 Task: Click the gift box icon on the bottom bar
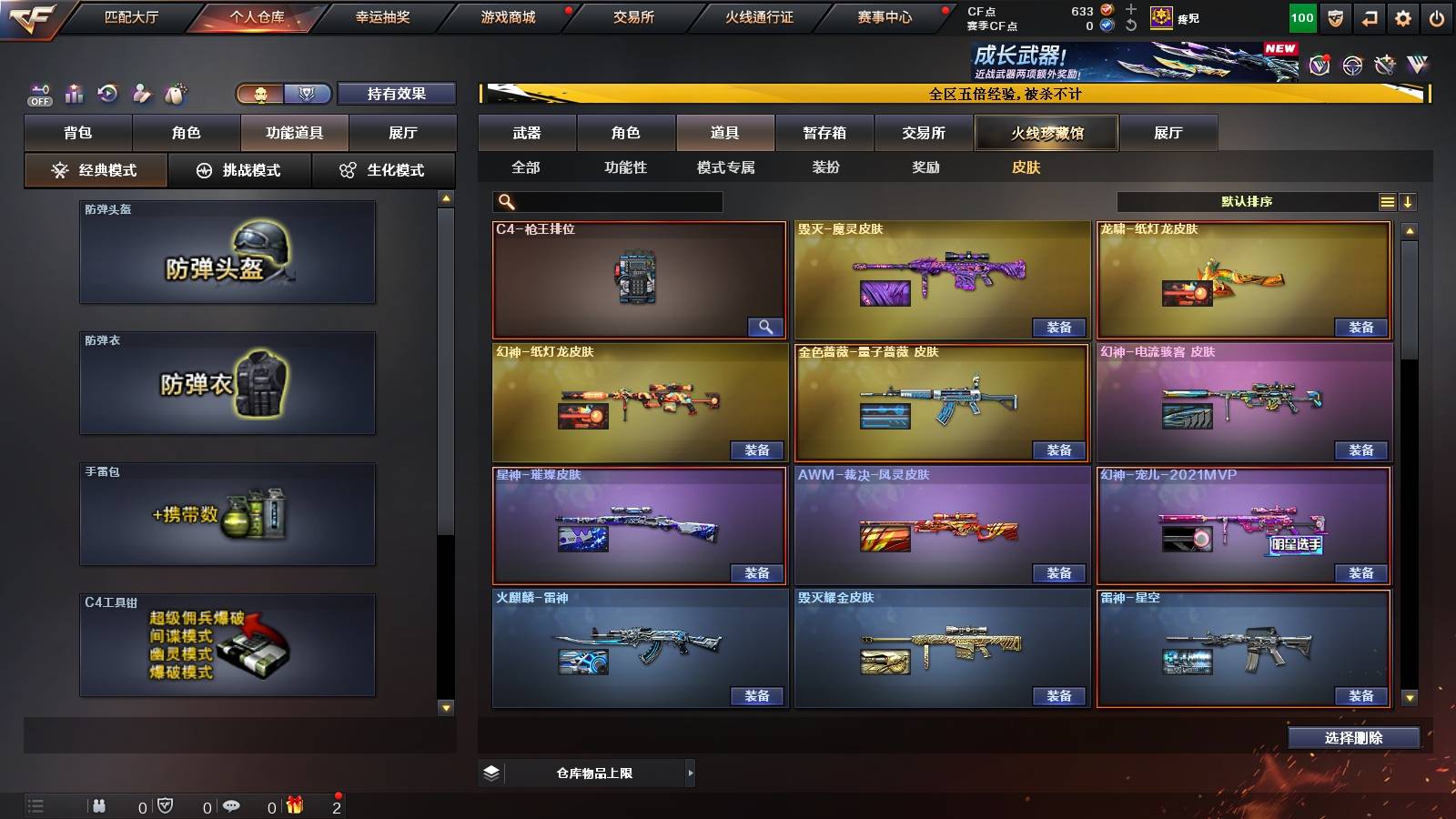295,804
